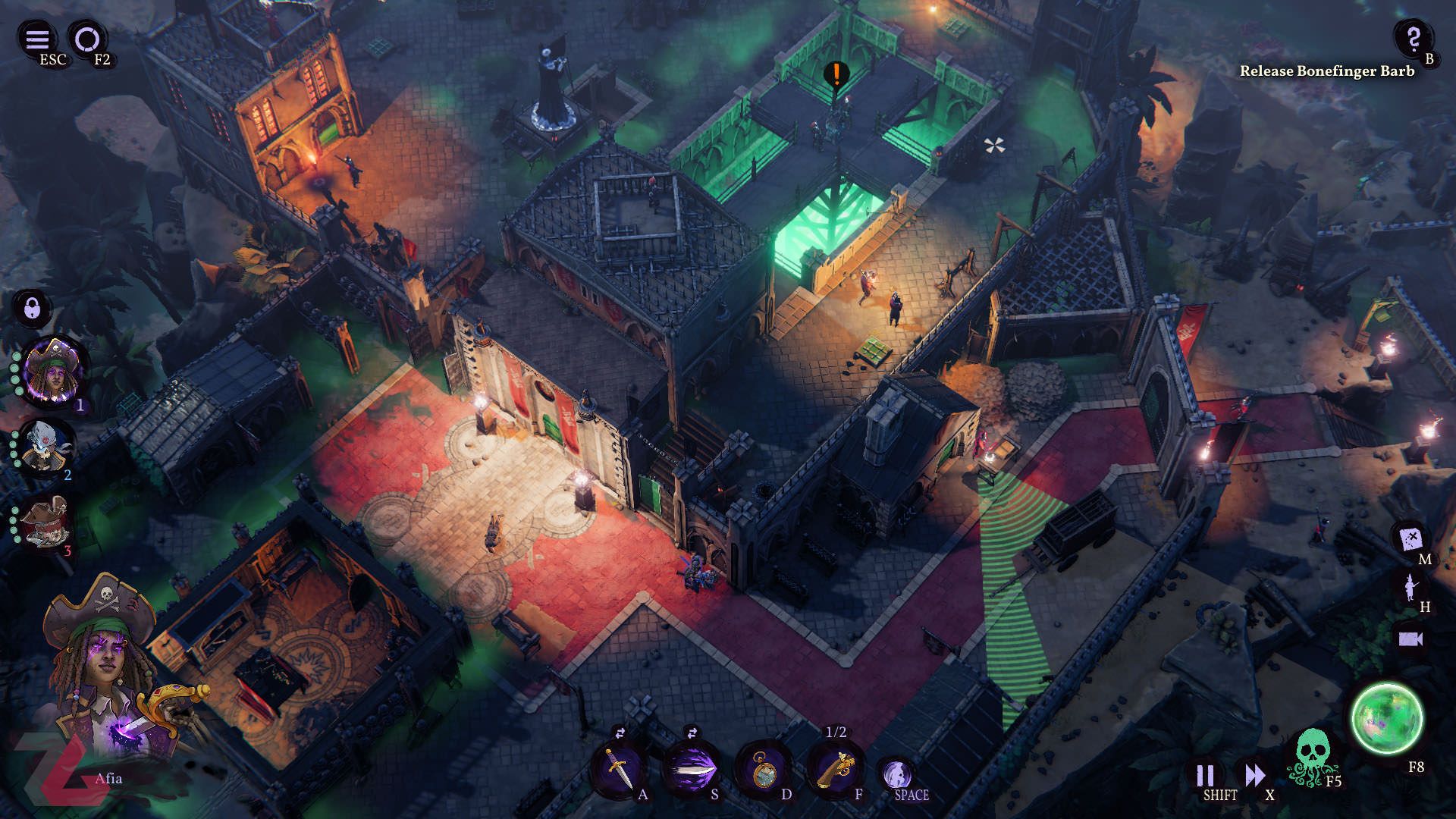Click the circular F2 icon
The width and height of the screenshot is (1456, 819).
(x=86, y=39)
